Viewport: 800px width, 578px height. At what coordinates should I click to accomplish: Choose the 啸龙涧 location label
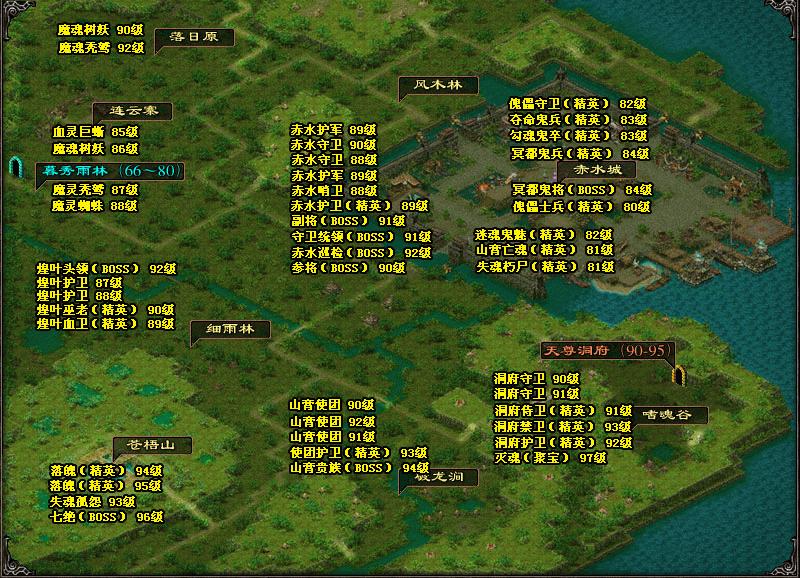click(x=439, y=477)
